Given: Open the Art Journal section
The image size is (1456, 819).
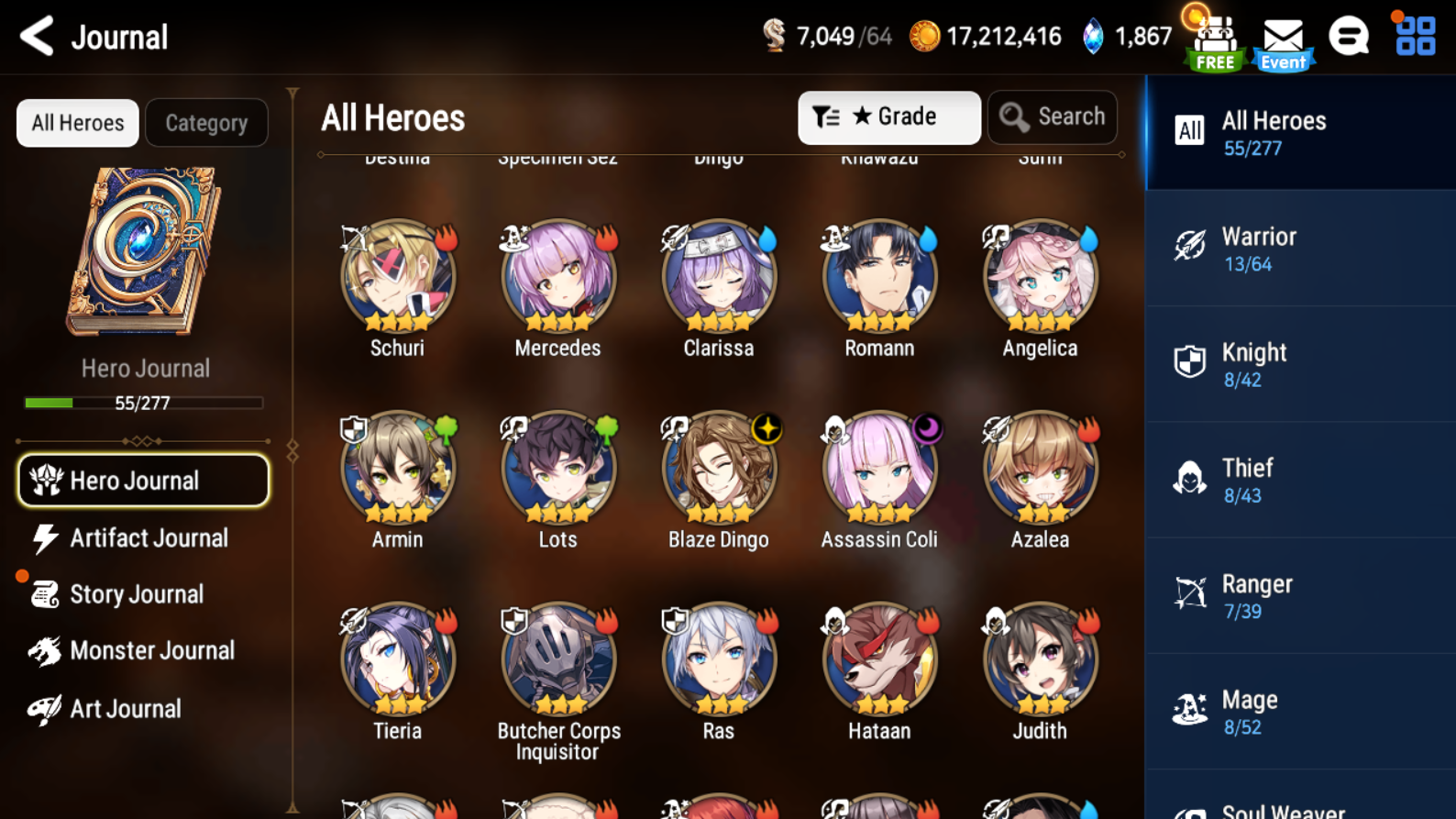Looking at the screenshot, I should coord(126,708).
